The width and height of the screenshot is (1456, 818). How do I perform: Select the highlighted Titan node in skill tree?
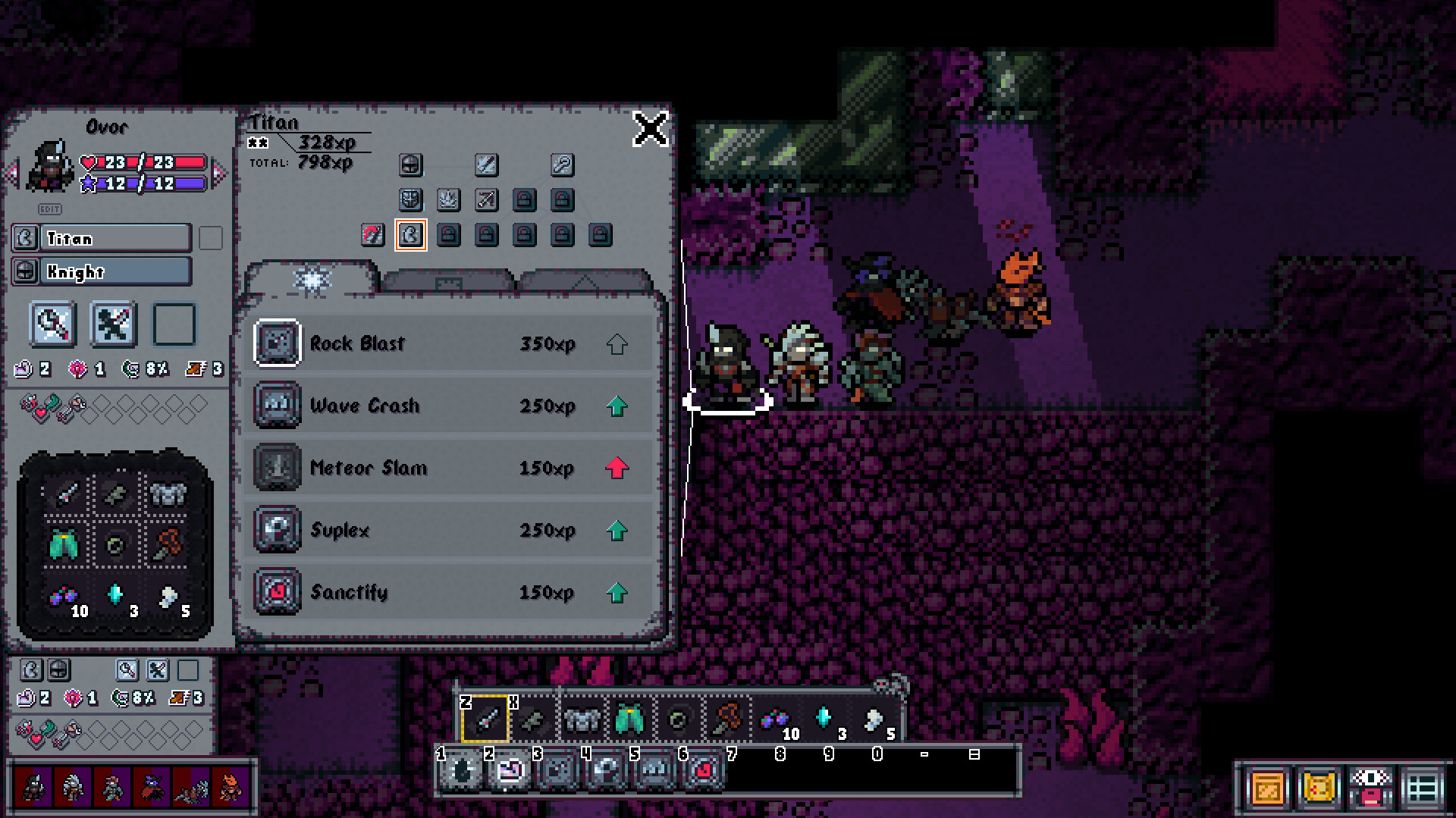(x=410, y=235)
